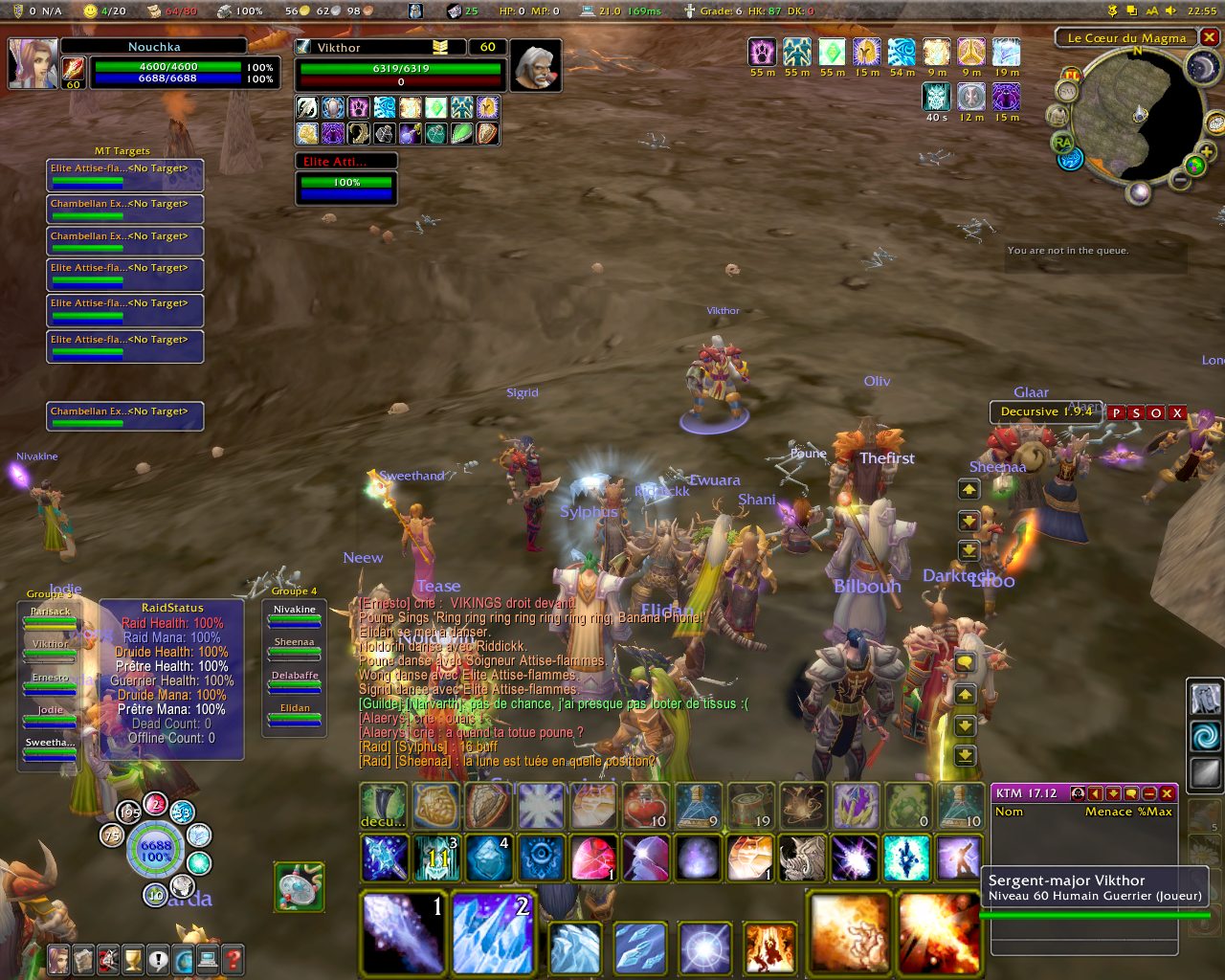Image resolution: width=1225 pixels, height=980 pixels.
Task: Use the red health potion with count 10
Action: pyautogui.click(x=646, y=806)
